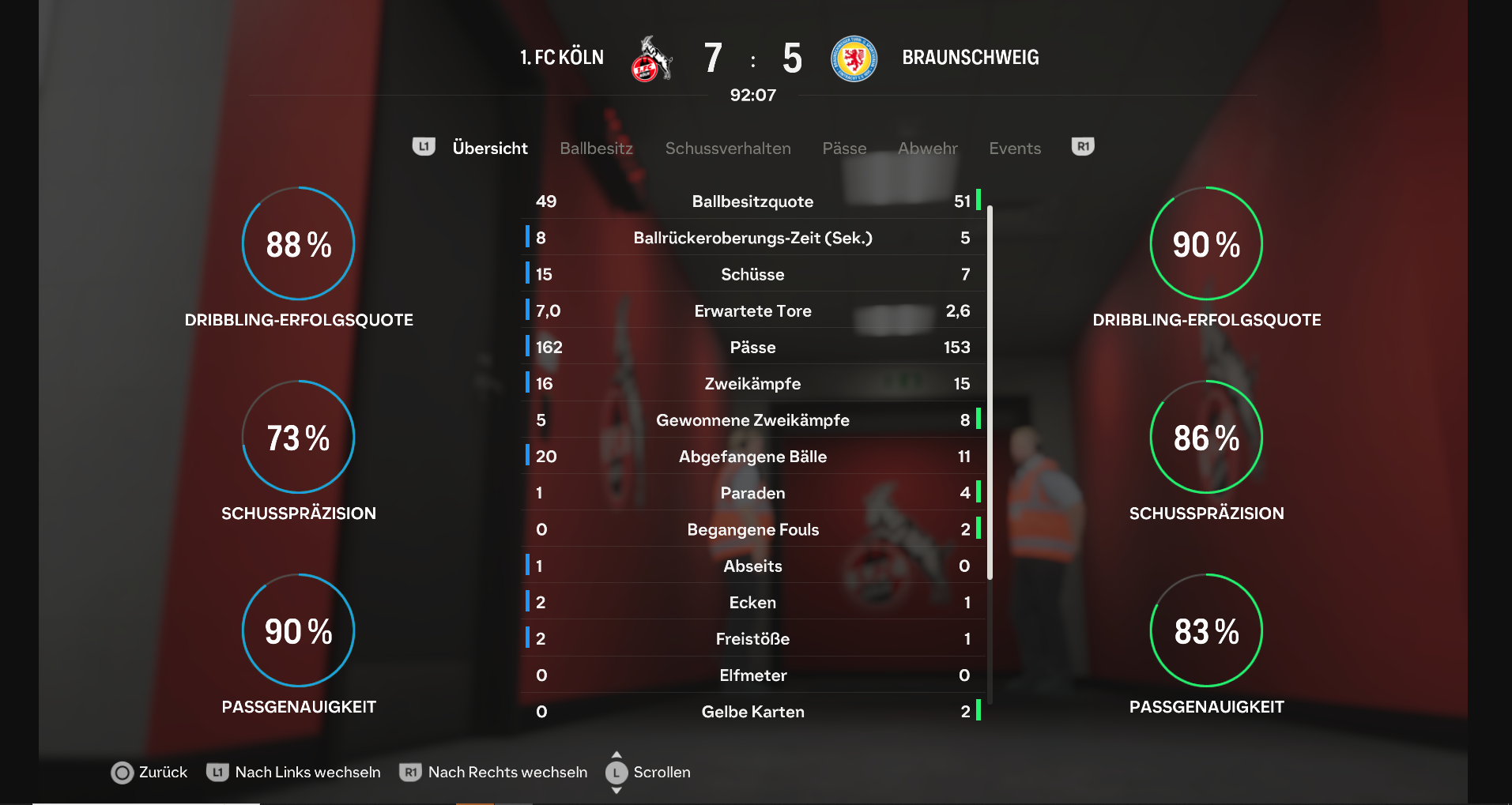Show the Abwehr statistics tab

click(x=927, y=149)
